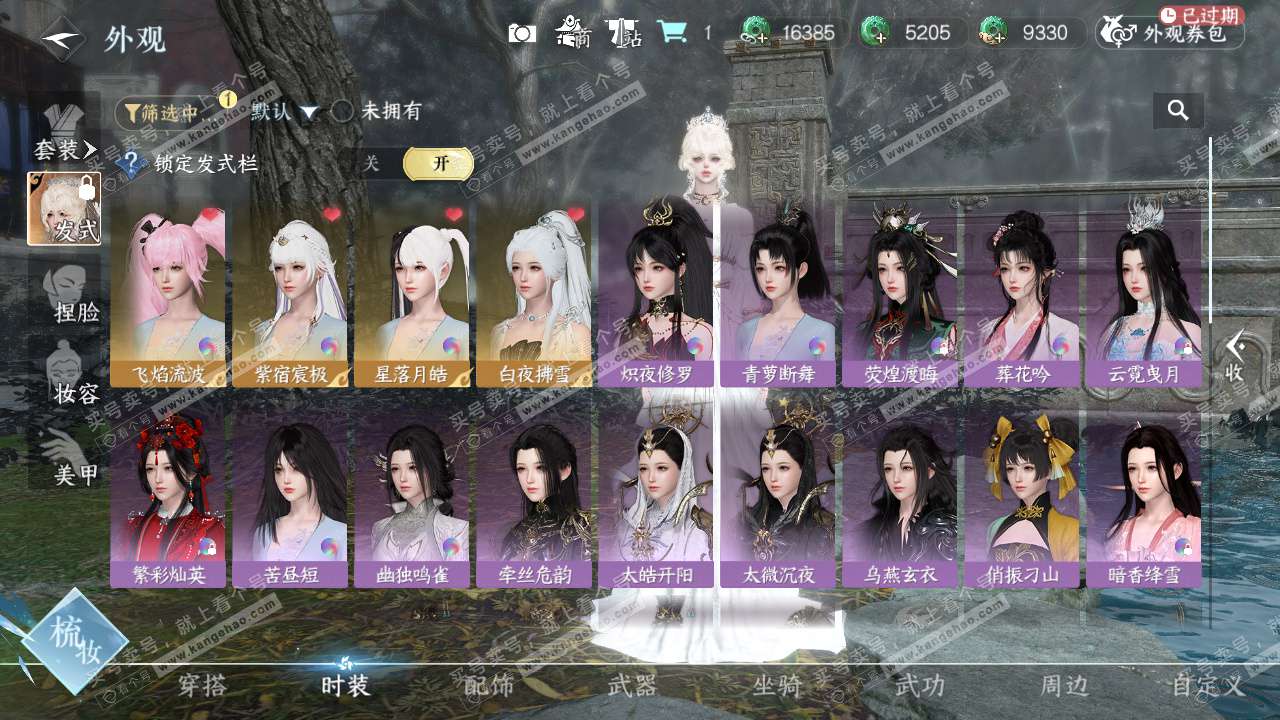Image resolution: width=1280 pixels, height=720 pixels.
Task: Open the 坐骑 mount tab
Action: tap(777, 685)
